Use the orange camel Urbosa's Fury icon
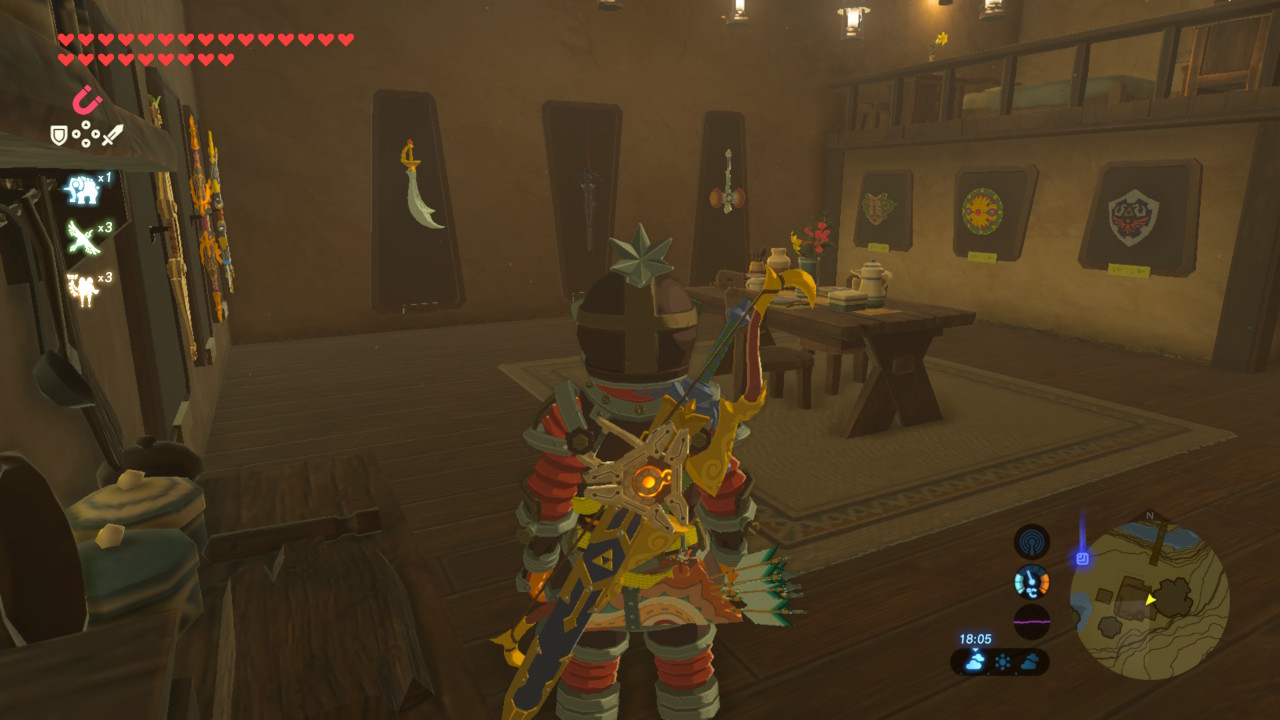The width and height of the screenshot is (1280, 720). (x=82, y=289)
